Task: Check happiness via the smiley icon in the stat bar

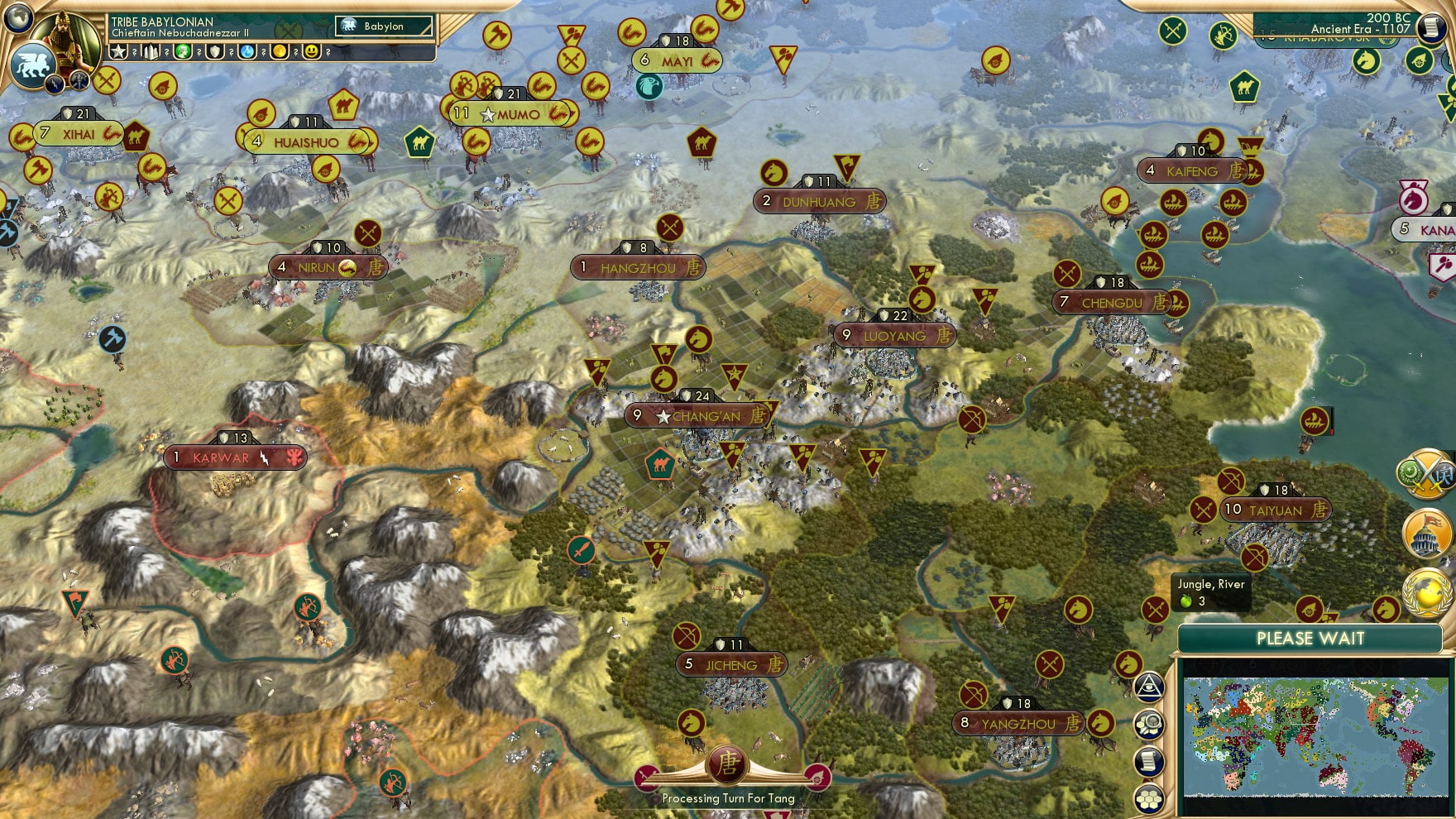Action: point(312,53)
